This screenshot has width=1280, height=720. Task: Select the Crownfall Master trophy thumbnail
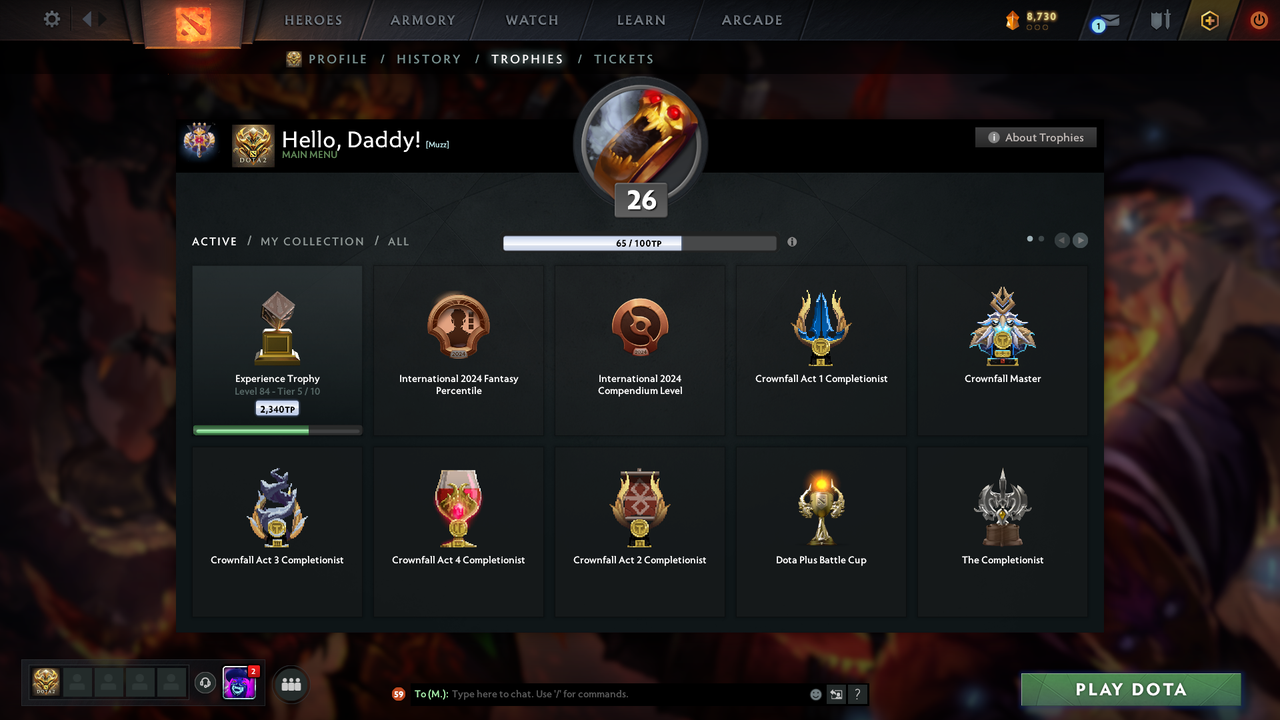click(x=1002, y=325)
